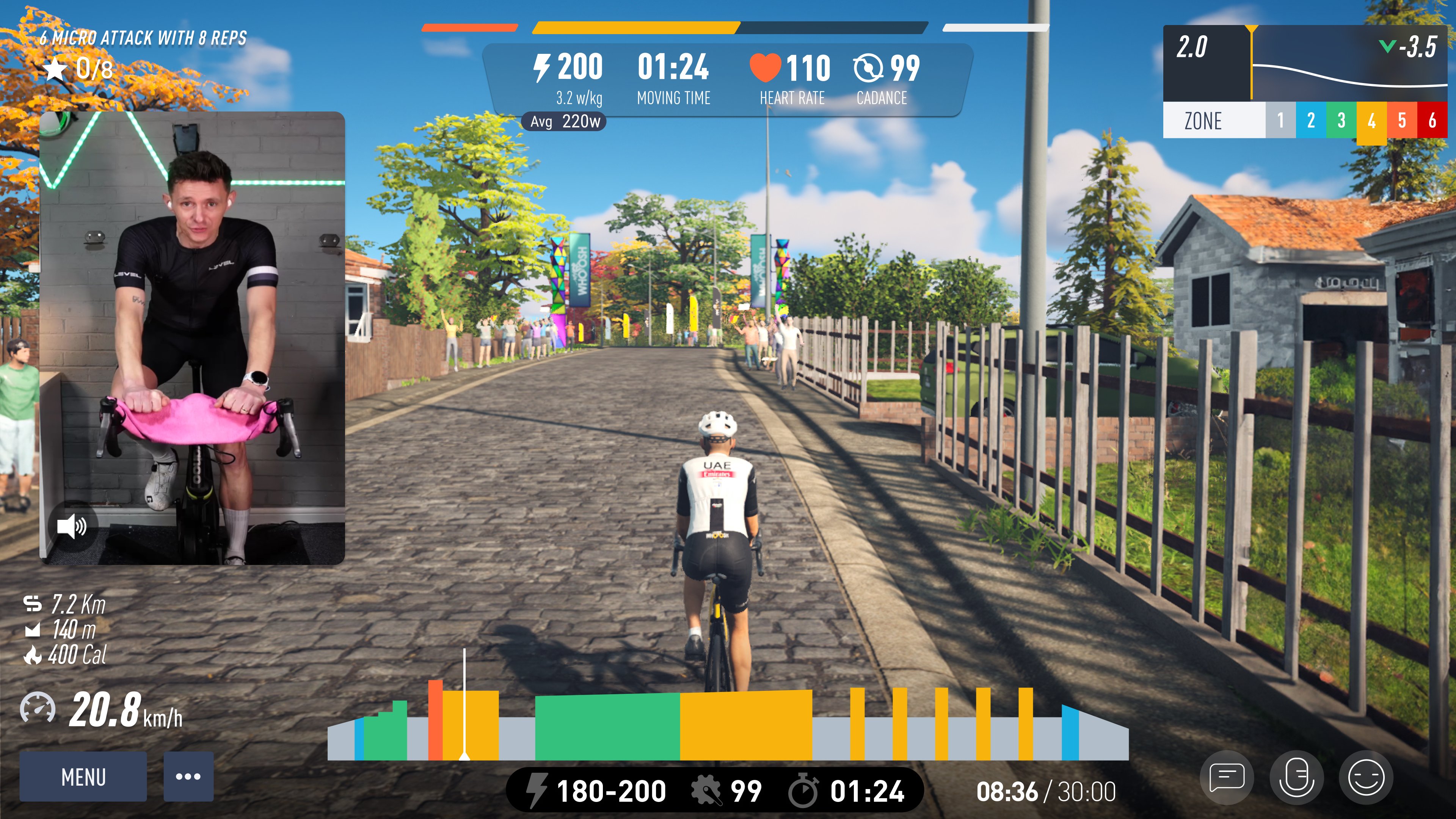
Task: Mute the coach video speaker icon
Action: click(72, 526)
